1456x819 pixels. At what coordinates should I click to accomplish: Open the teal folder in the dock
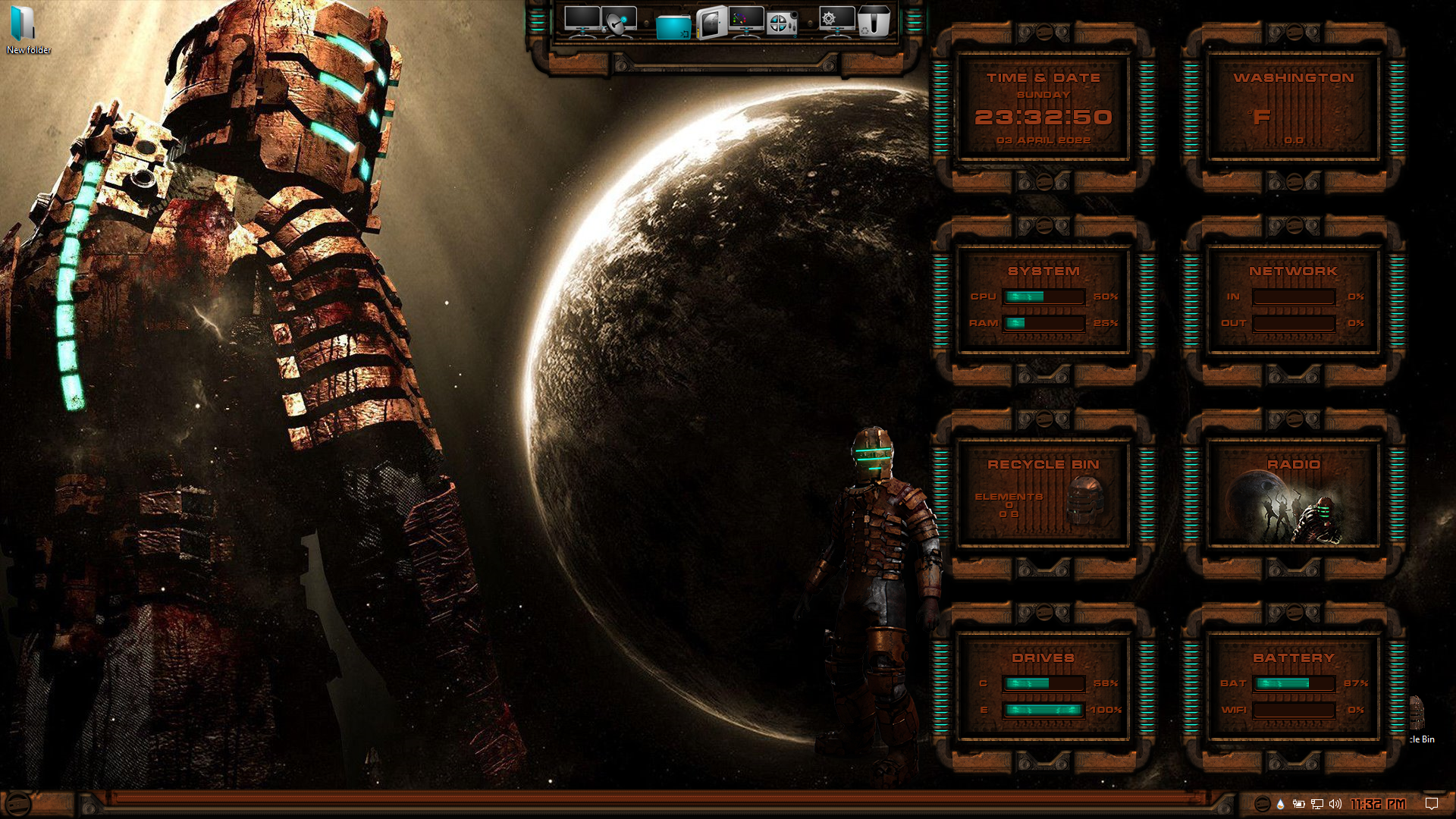click(x=673, y=27)
